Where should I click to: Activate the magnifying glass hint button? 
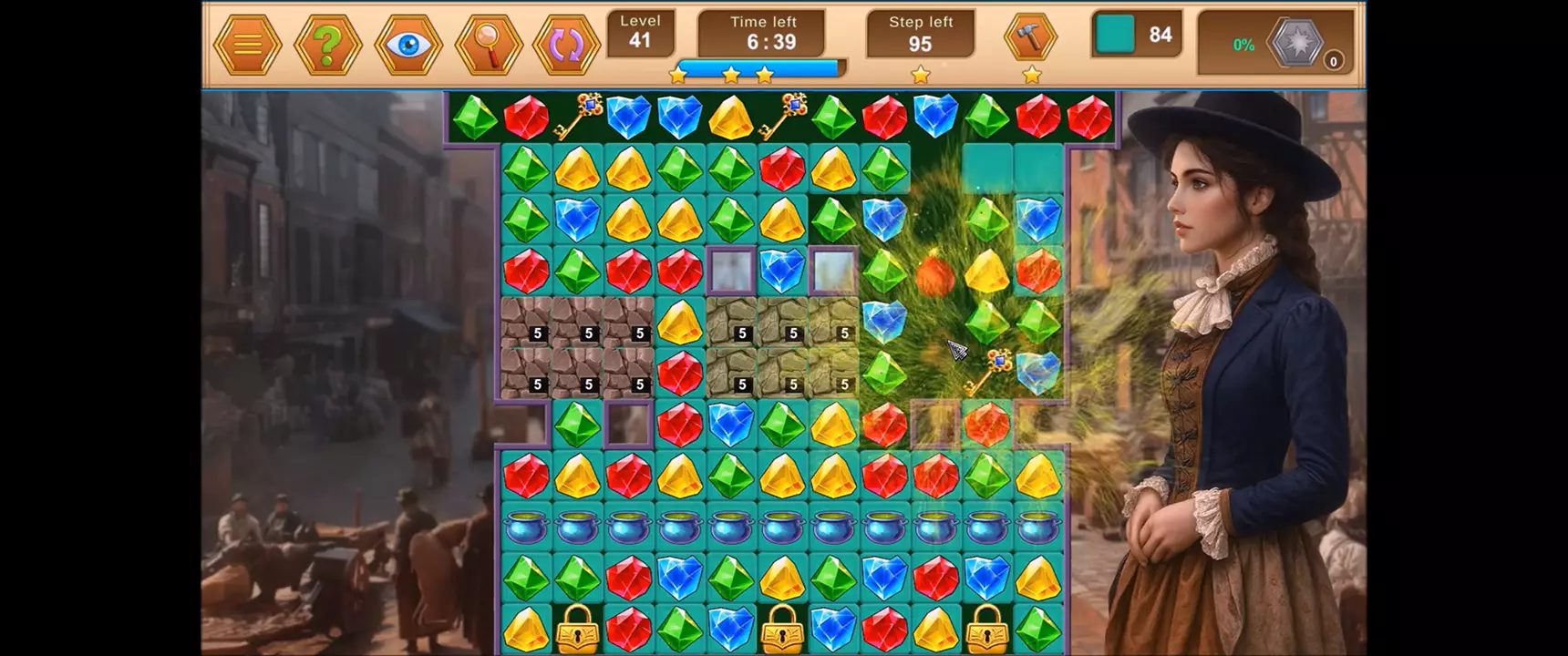(489, 45)
